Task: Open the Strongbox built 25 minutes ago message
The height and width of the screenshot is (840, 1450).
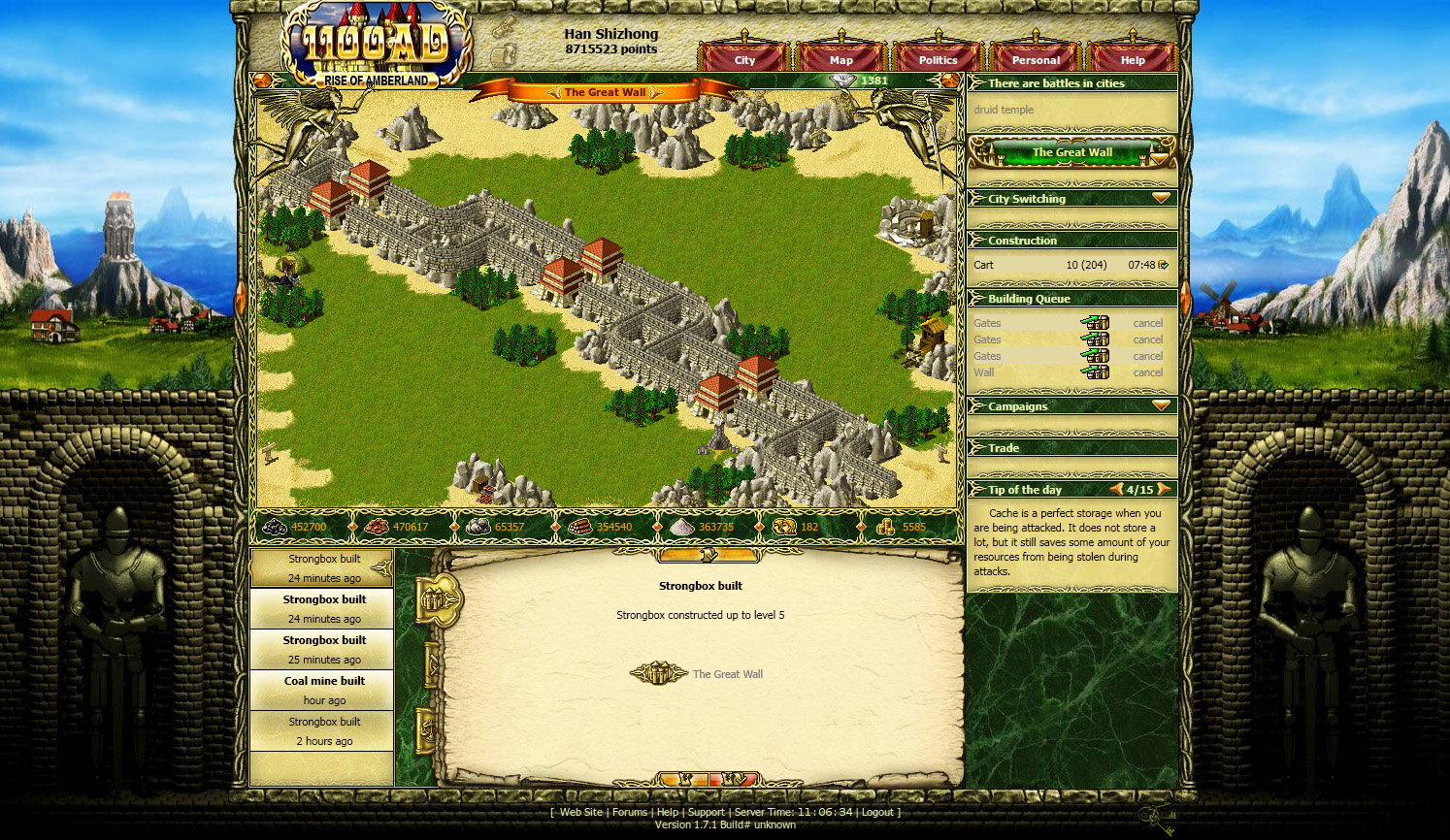Action: [324, 649]
